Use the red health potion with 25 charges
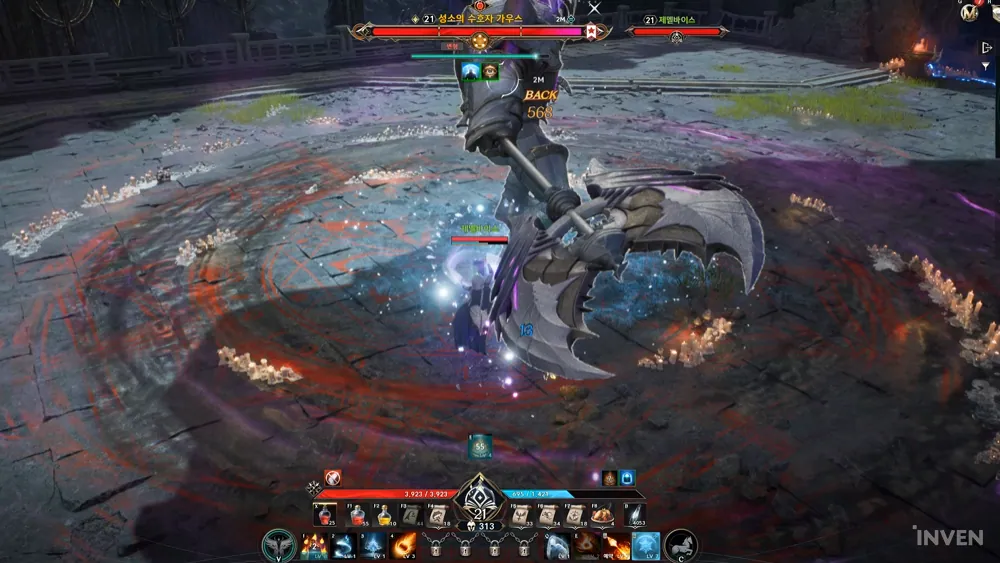 [326, 515]
